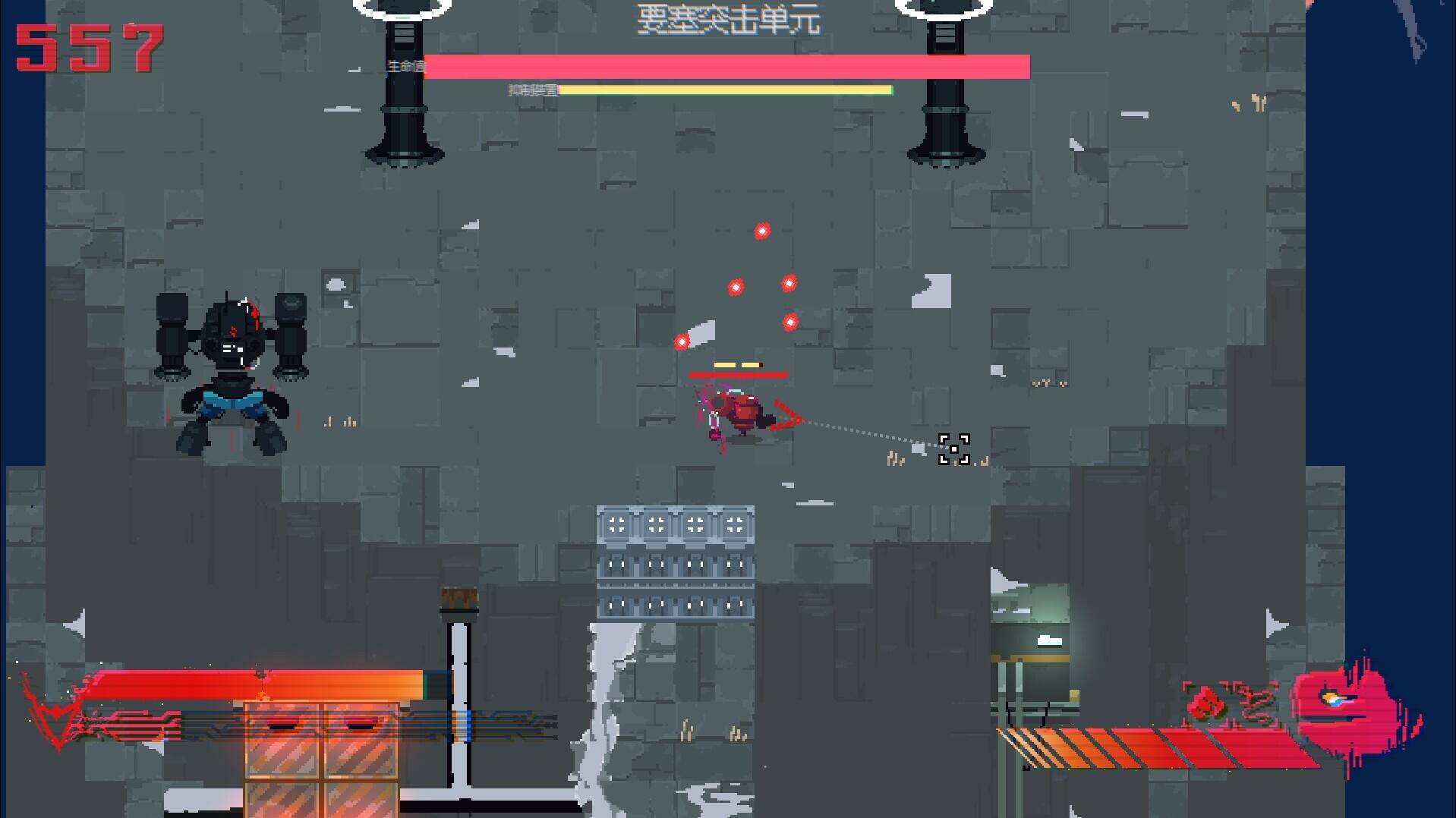Viewport: 1456px width, 818px height.
Task: Click the 生命值 health label
Action: tap(405, 68)
